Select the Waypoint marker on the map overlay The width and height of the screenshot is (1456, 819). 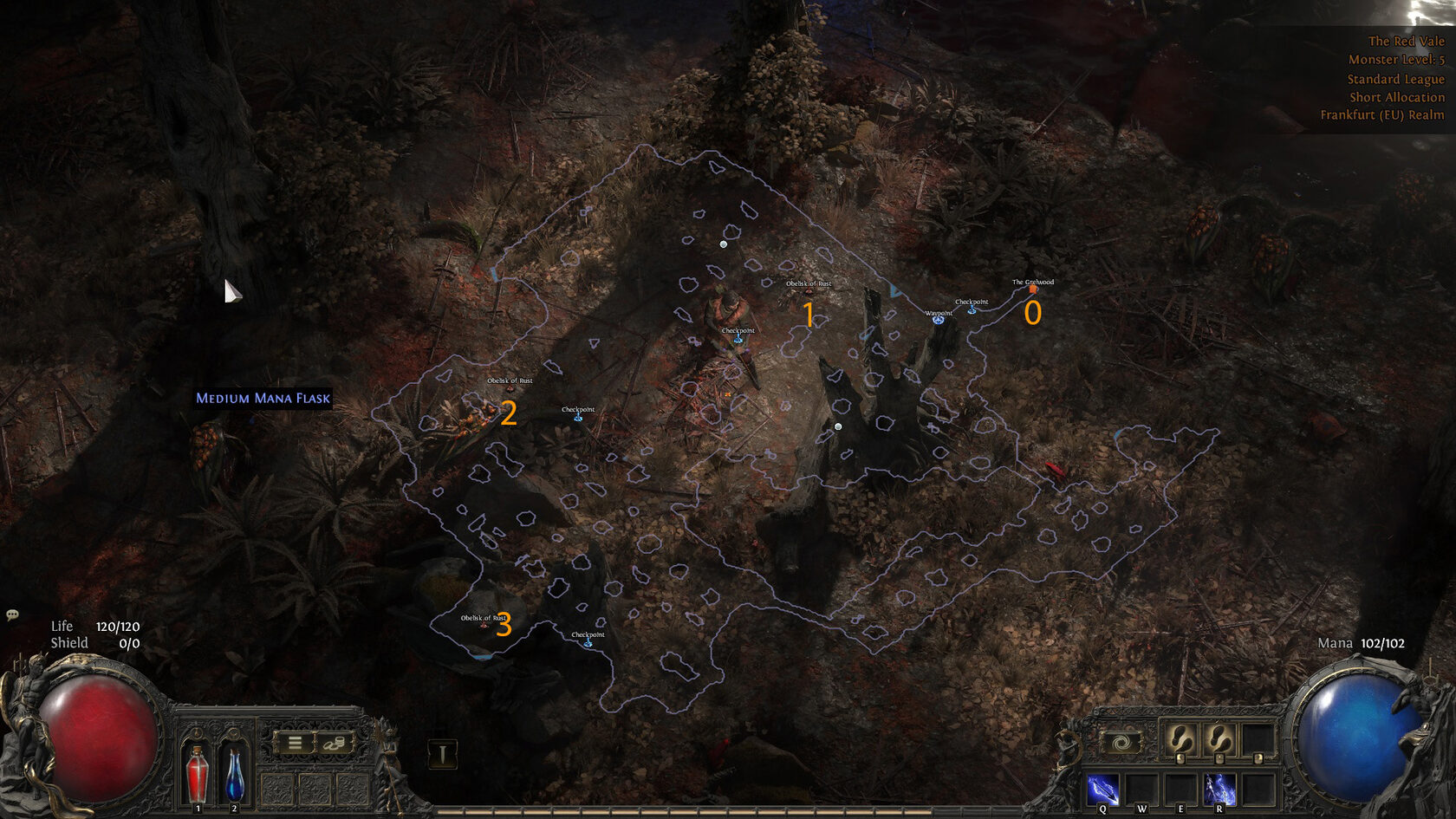tap(938, 320)
